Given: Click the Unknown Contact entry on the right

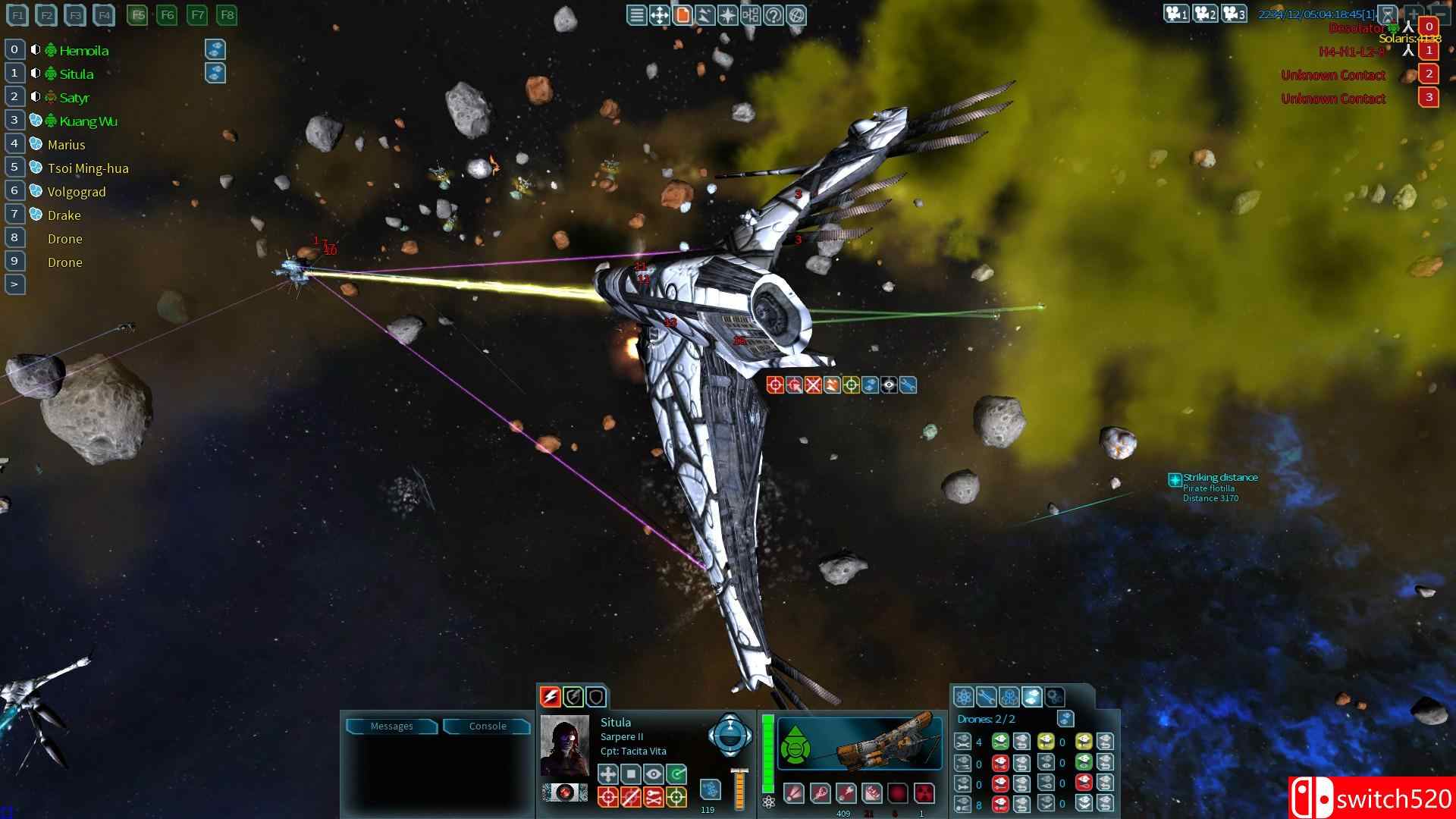Looking at the screenshot, I should (1332, 74).
